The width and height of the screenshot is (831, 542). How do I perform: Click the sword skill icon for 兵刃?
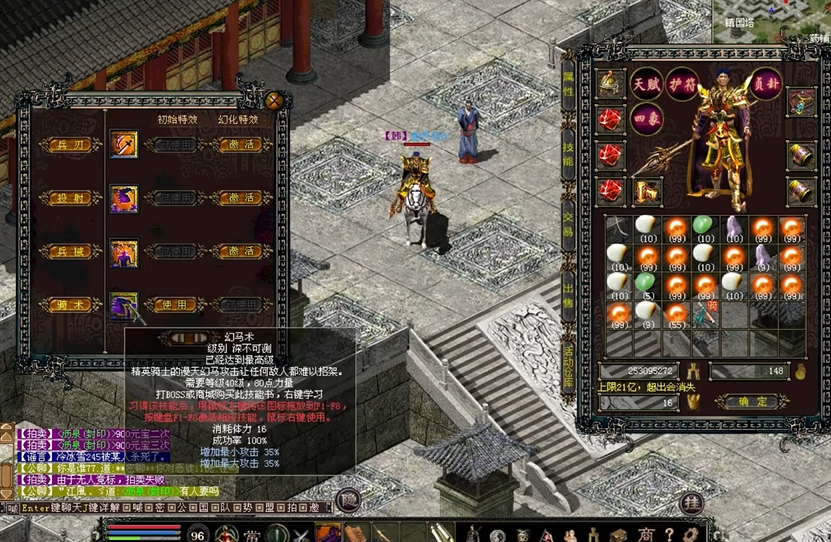124,145
